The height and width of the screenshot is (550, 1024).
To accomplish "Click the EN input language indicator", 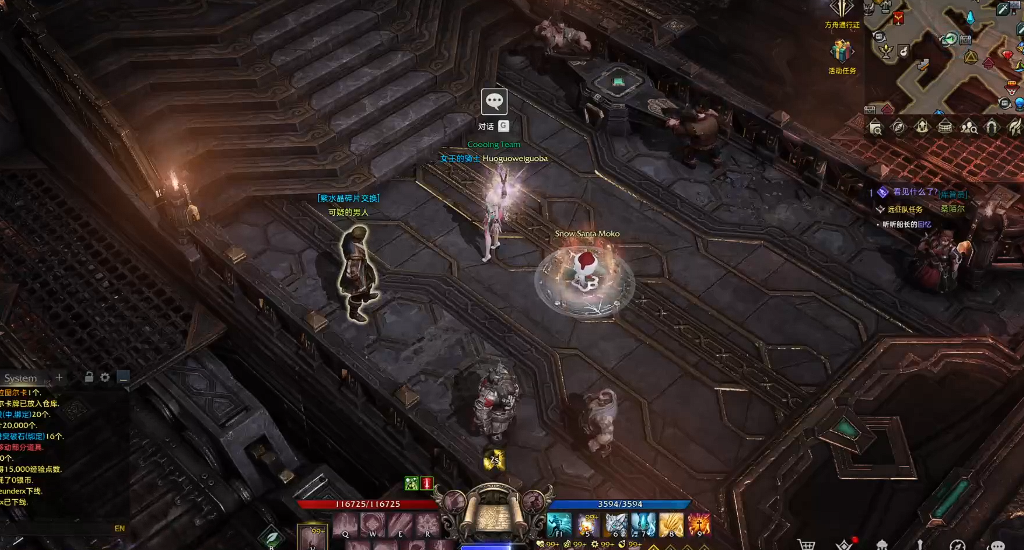I will tap(119, 528).
